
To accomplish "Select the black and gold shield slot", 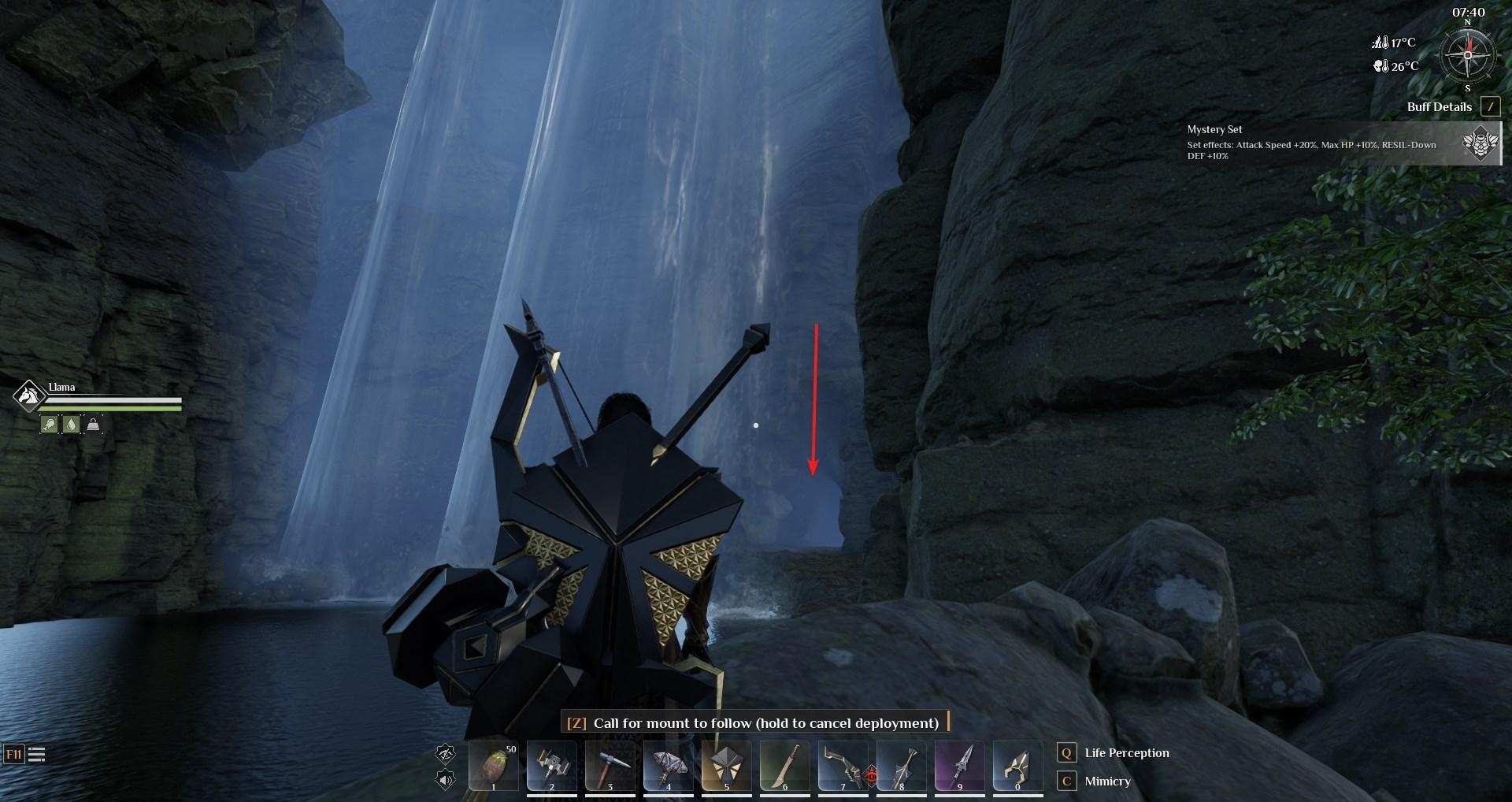I will click(x=727, y=766).
